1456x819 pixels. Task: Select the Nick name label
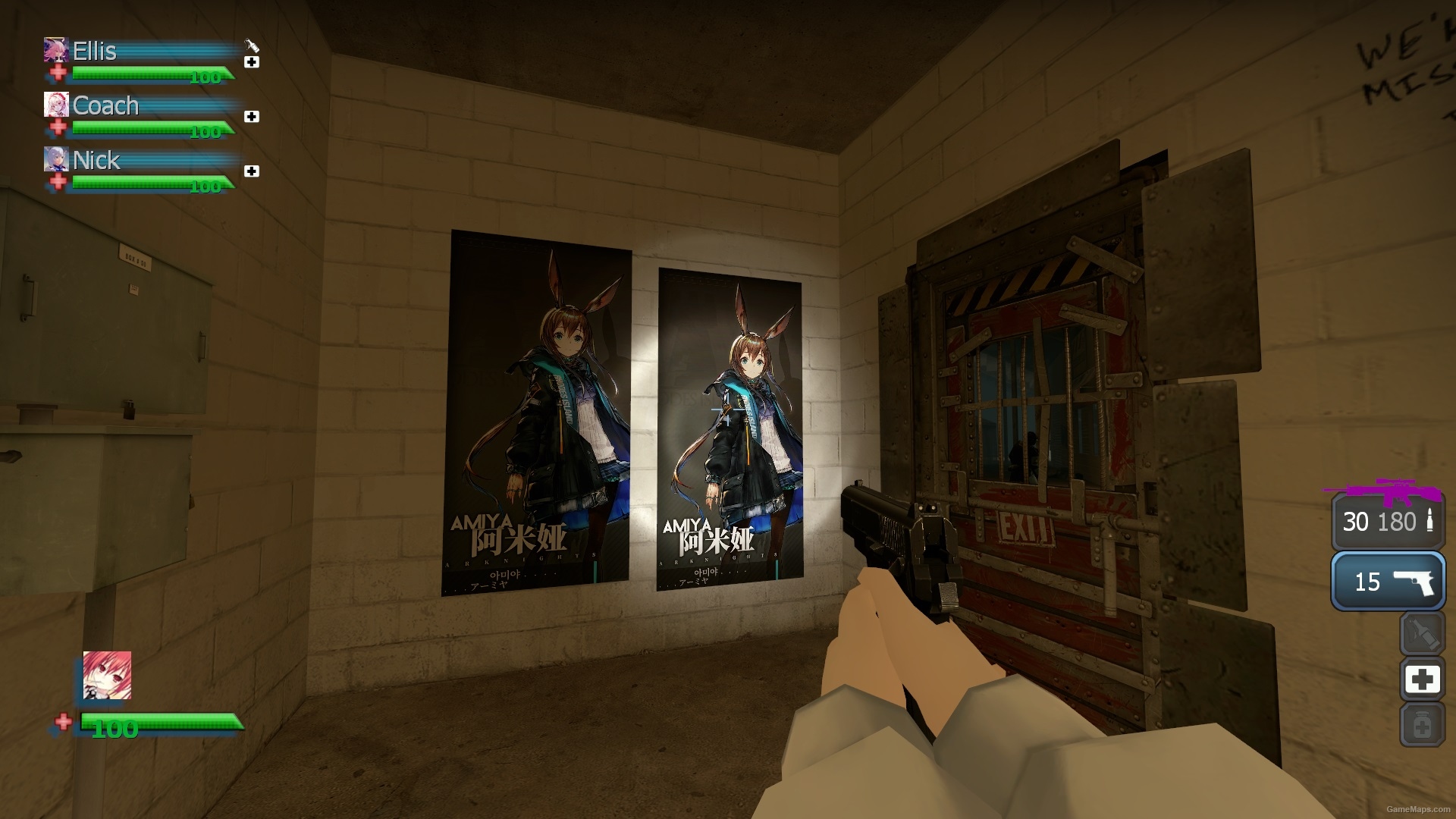coord(95,161)
